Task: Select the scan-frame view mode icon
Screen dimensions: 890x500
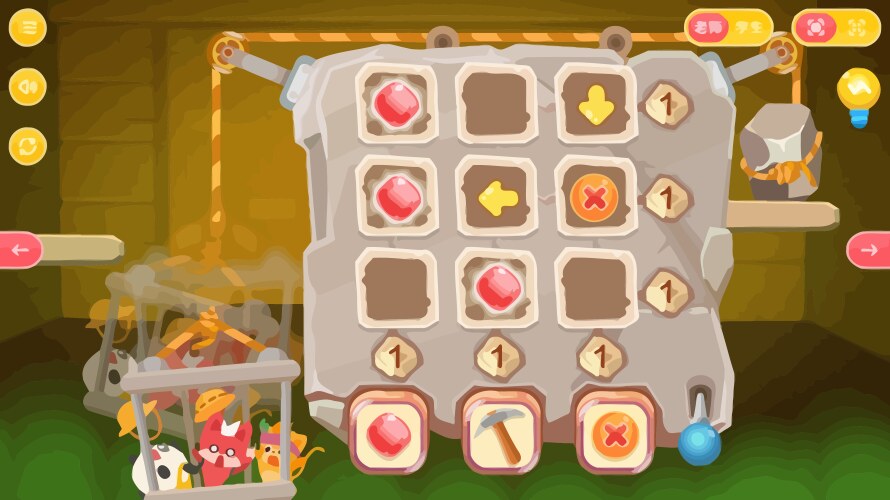Action: click(857, 28)
